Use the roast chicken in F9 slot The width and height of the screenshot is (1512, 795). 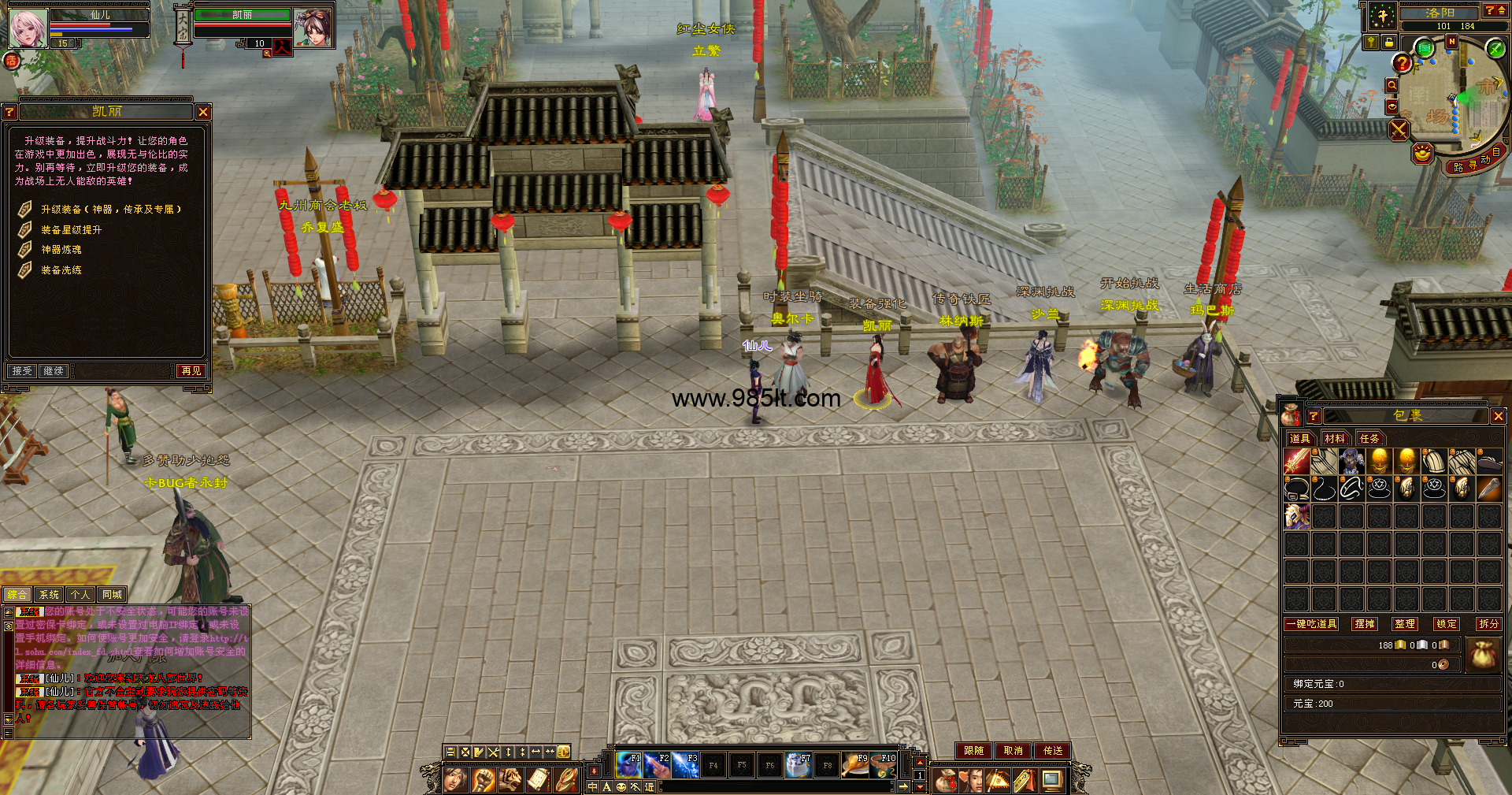[x=855, y=764]
